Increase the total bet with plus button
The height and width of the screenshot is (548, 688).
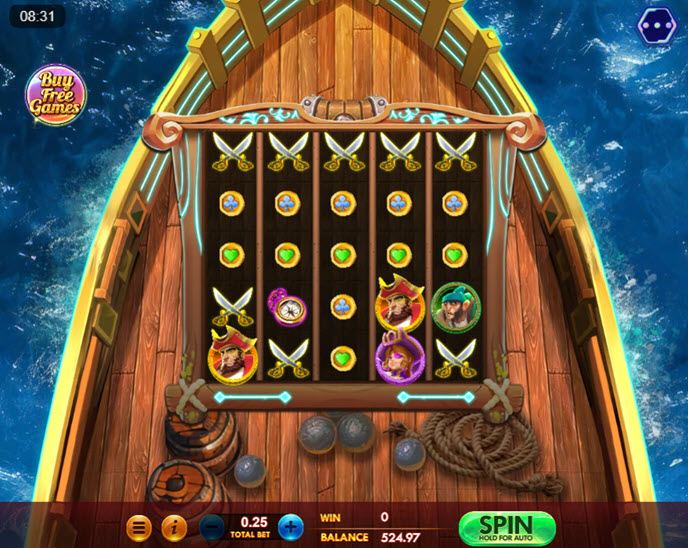(290, 527)
